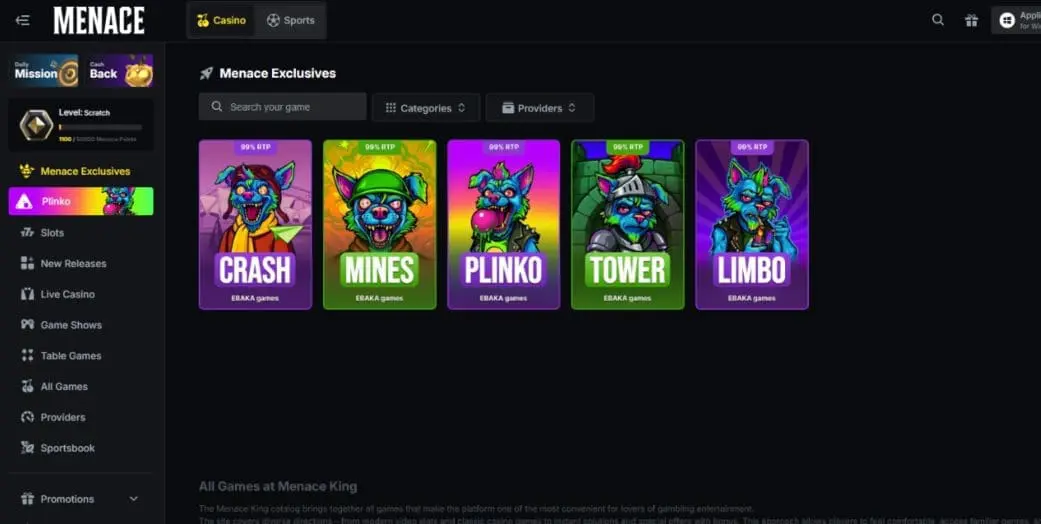This screenshot has width=1041, height=524.
Task: Choose the Tower game card
Action: click(x=627, y=224)
